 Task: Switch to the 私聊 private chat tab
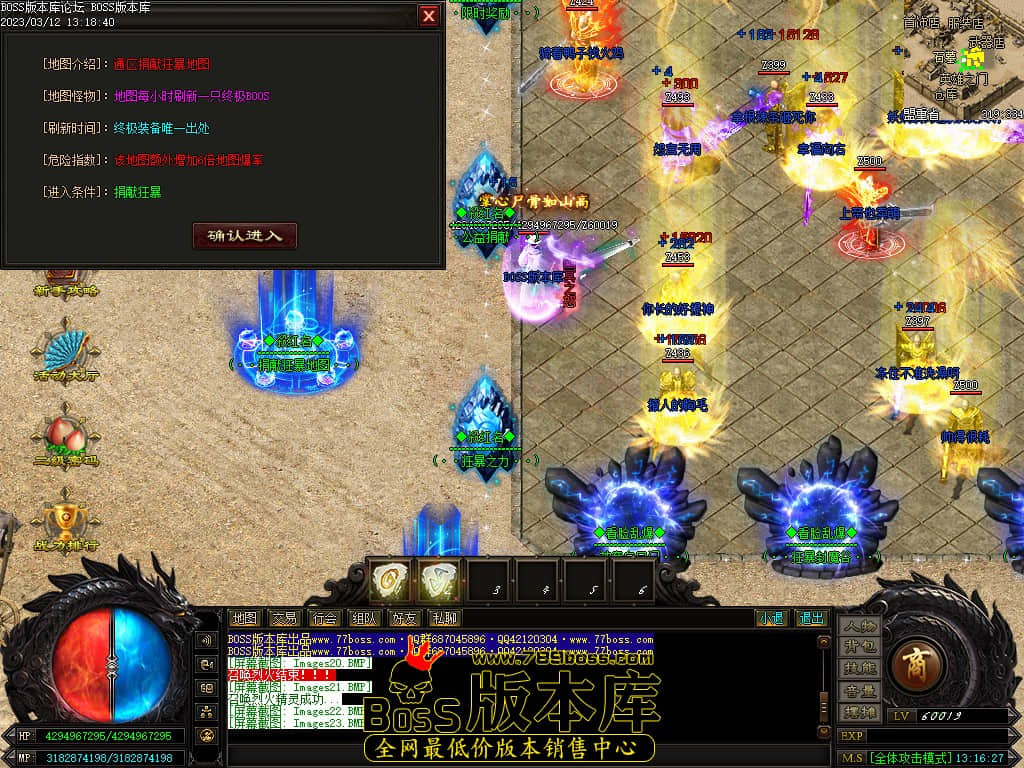coord(444,619)
